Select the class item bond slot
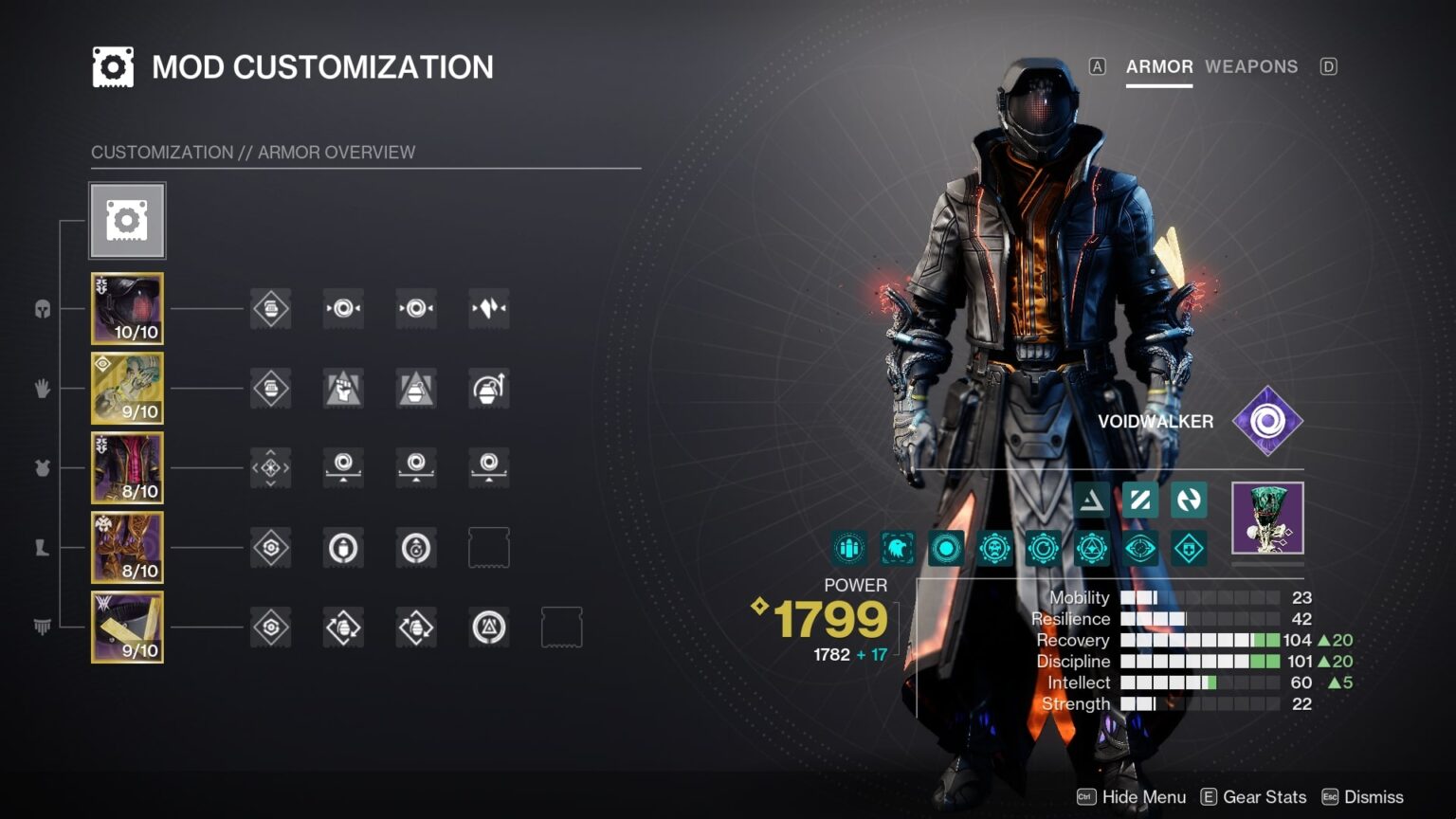1456x819 pixels. coord(127,628)
